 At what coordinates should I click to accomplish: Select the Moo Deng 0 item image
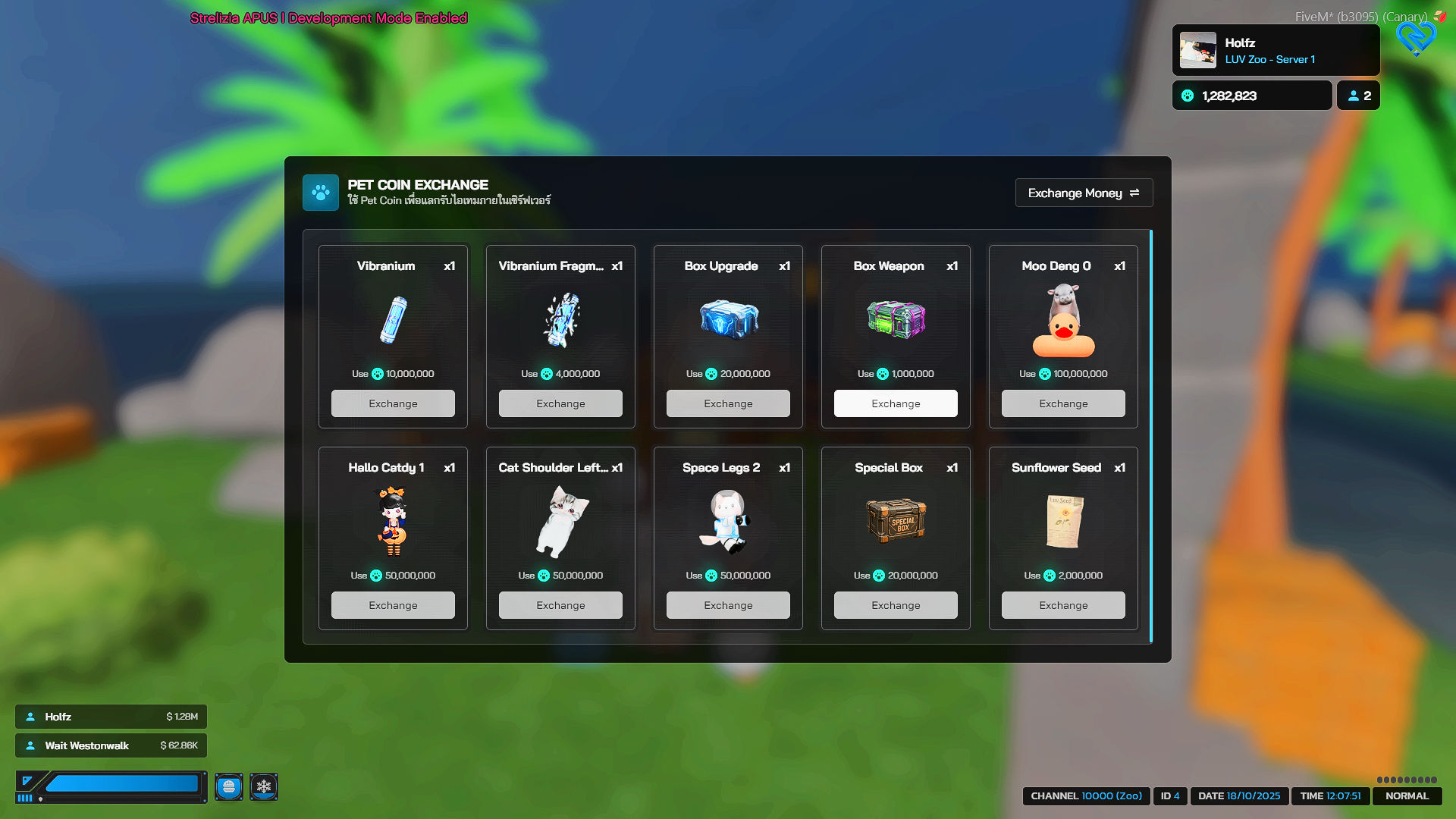click(x=1063, y=321)
